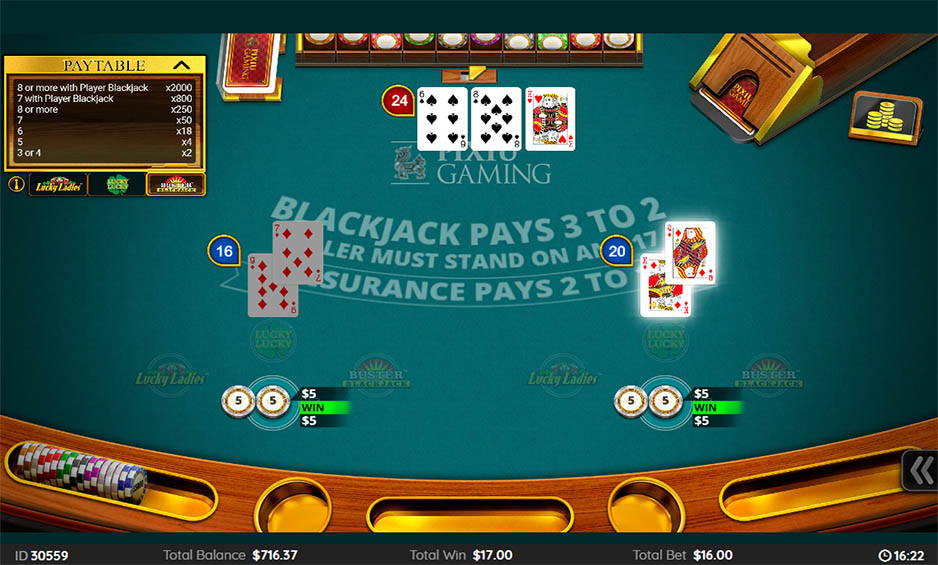
Task: Open the chip tray rack
Action: coord(82,474)
